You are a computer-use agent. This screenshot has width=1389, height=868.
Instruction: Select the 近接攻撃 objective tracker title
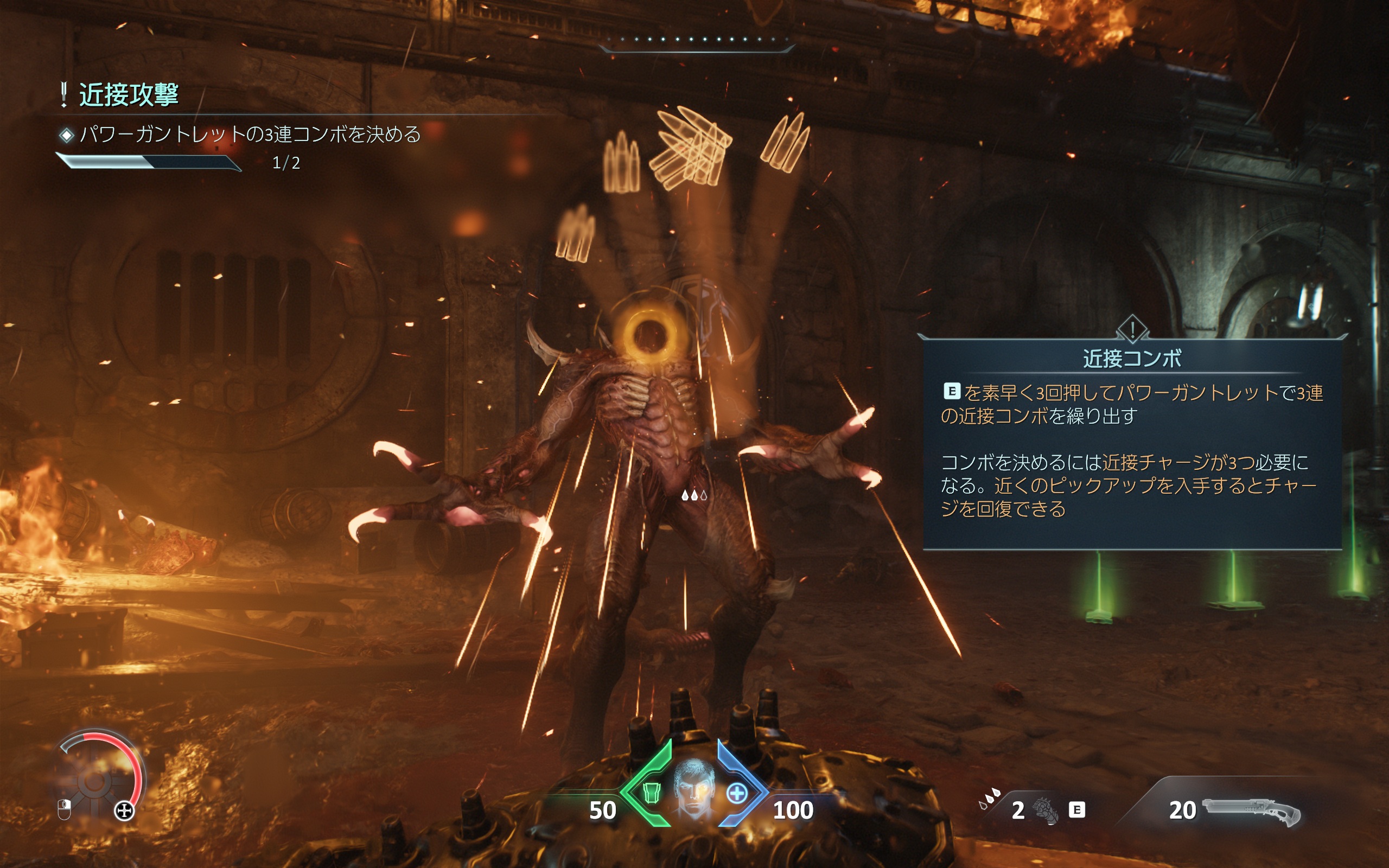[x=128, y=95]
